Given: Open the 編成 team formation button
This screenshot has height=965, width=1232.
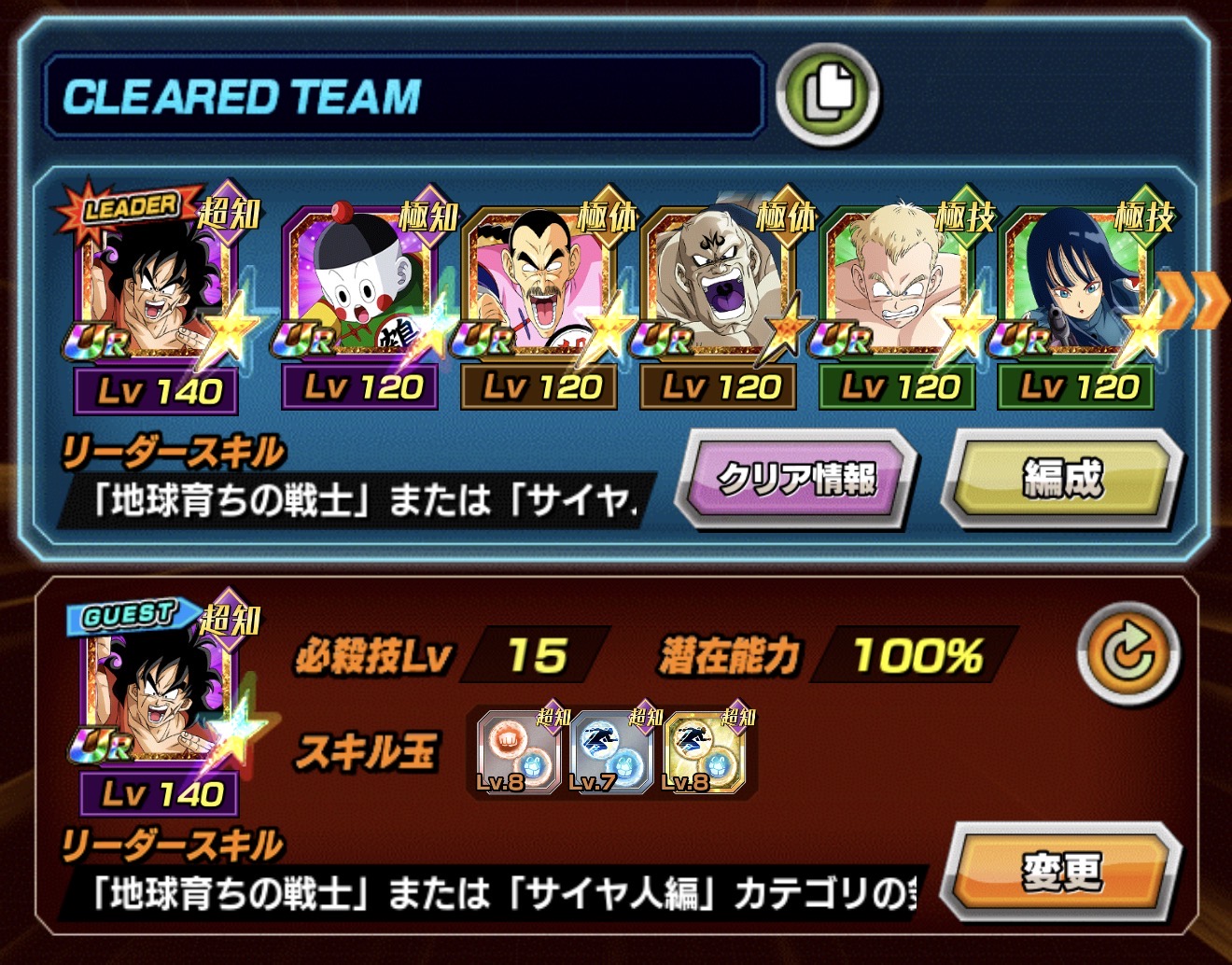Looking at the screenshot, I should tap(1062, 480).
